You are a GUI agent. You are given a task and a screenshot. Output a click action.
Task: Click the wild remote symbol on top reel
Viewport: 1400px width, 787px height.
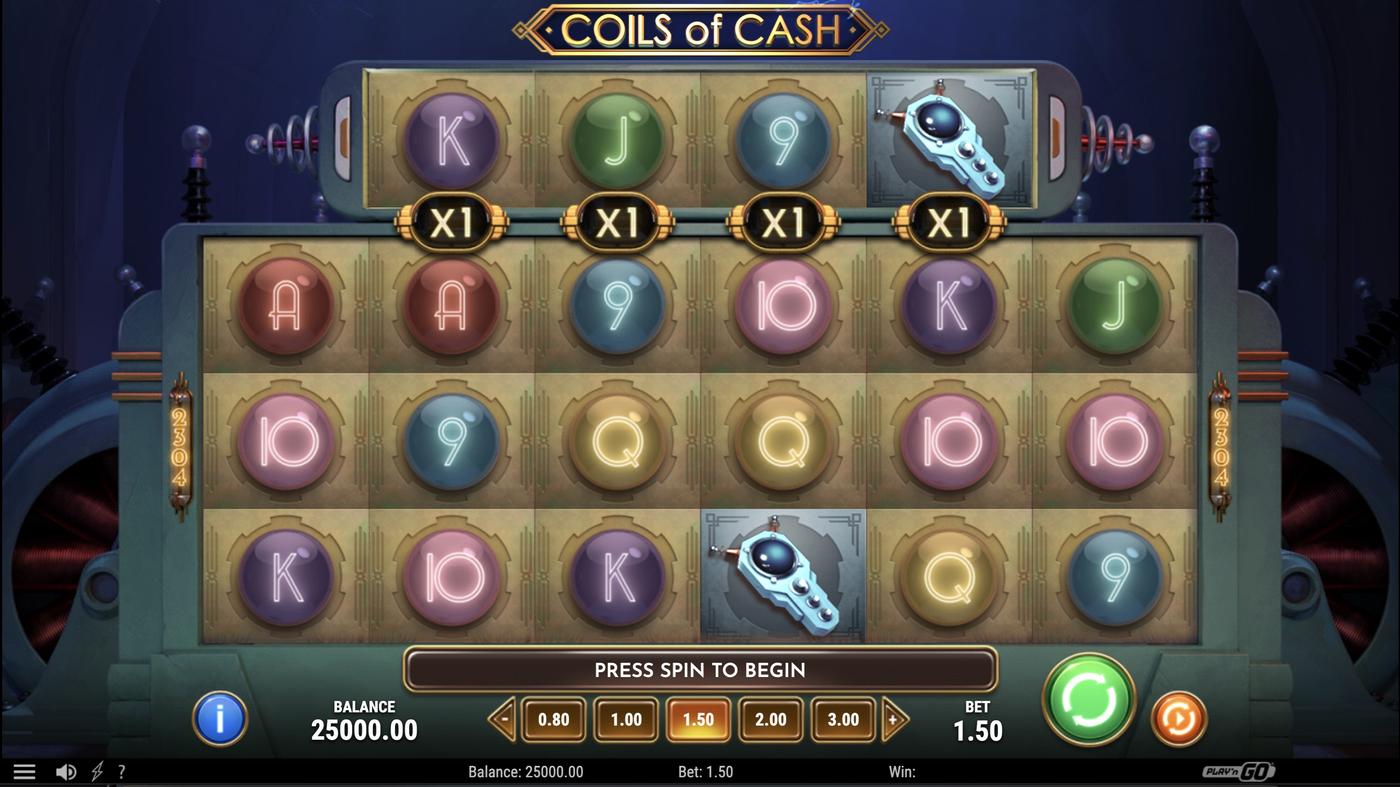tap(948, 140)
